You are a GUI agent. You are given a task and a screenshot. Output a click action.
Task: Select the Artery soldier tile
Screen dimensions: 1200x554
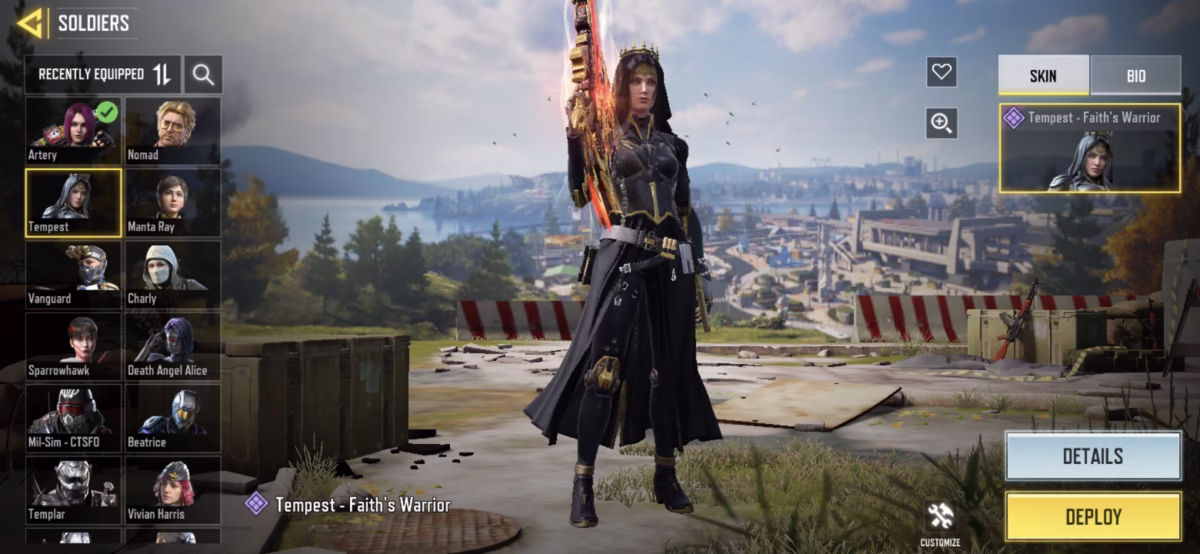73,131
